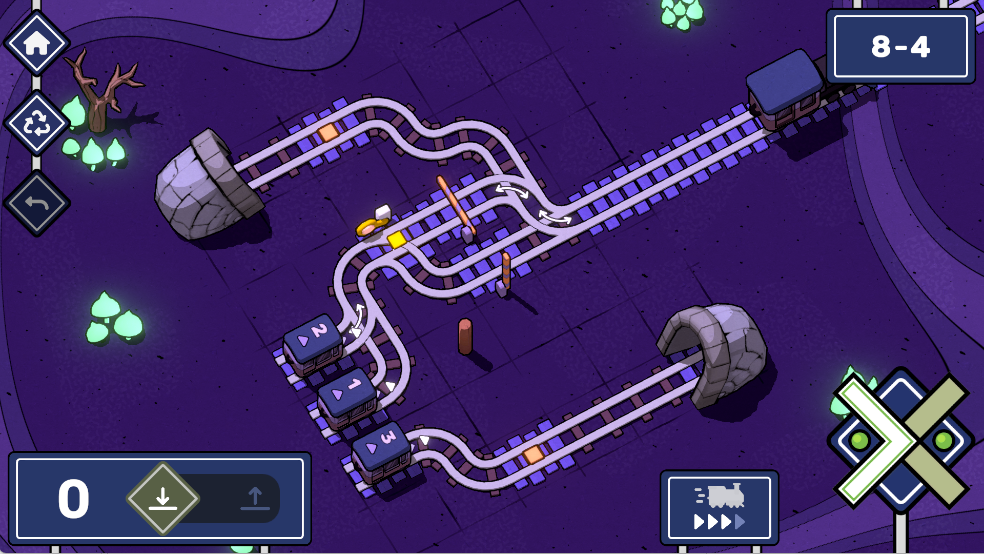Undo the last move
Screen dimensions: 984x554
point(37,203)
